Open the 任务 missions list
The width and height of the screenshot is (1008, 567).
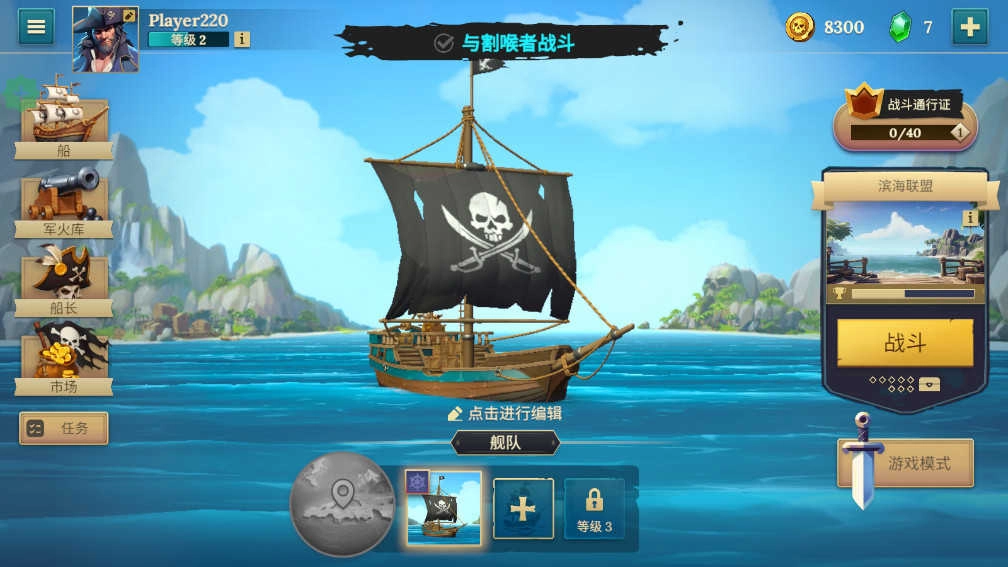click(64, 428)
